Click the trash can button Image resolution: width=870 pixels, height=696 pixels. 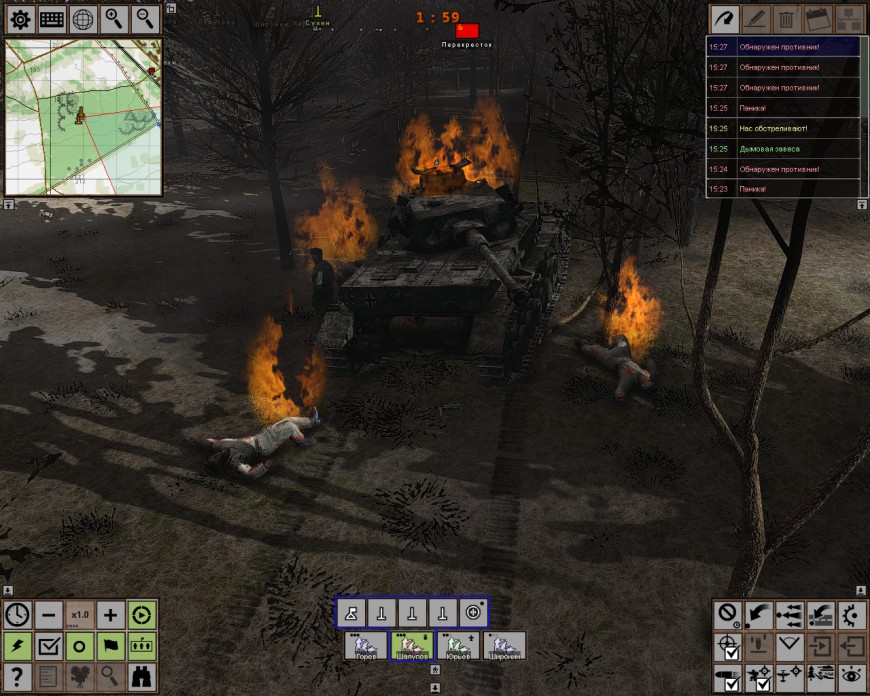click(x=787, y=18)
